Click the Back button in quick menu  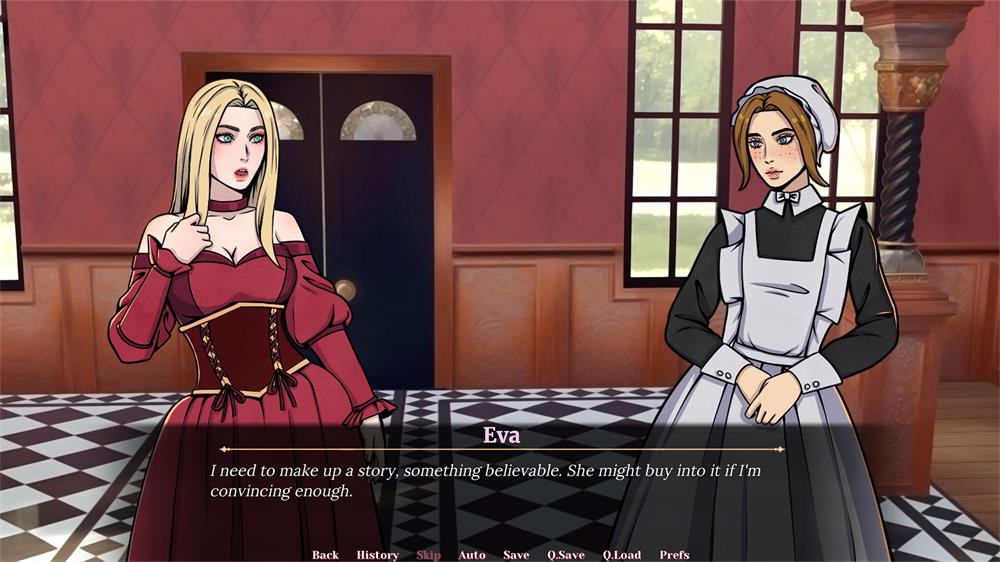[x=325, y=555]
